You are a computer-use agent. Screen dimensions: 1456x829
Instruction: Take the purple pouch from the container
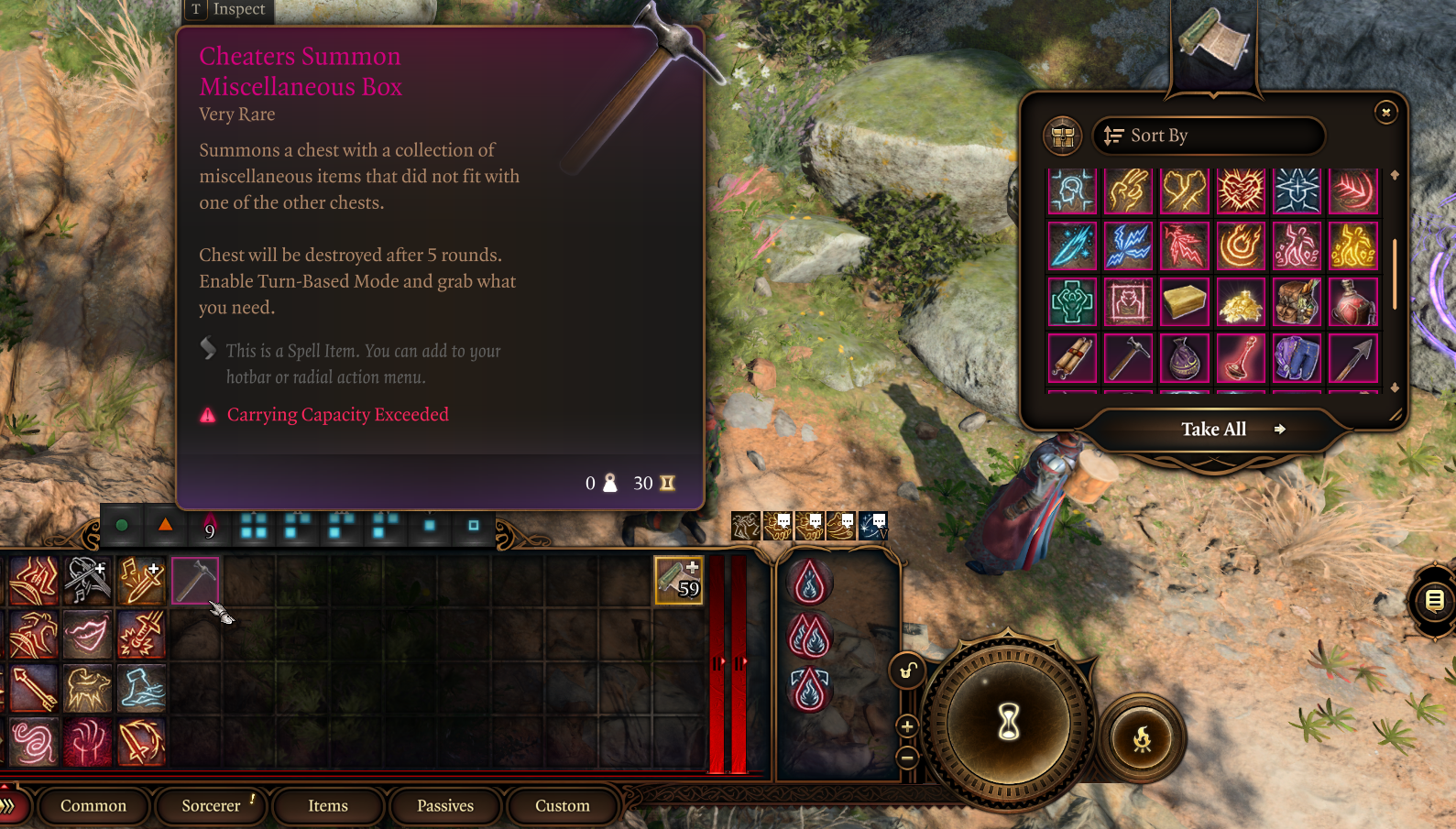(x=1185, y=358)
